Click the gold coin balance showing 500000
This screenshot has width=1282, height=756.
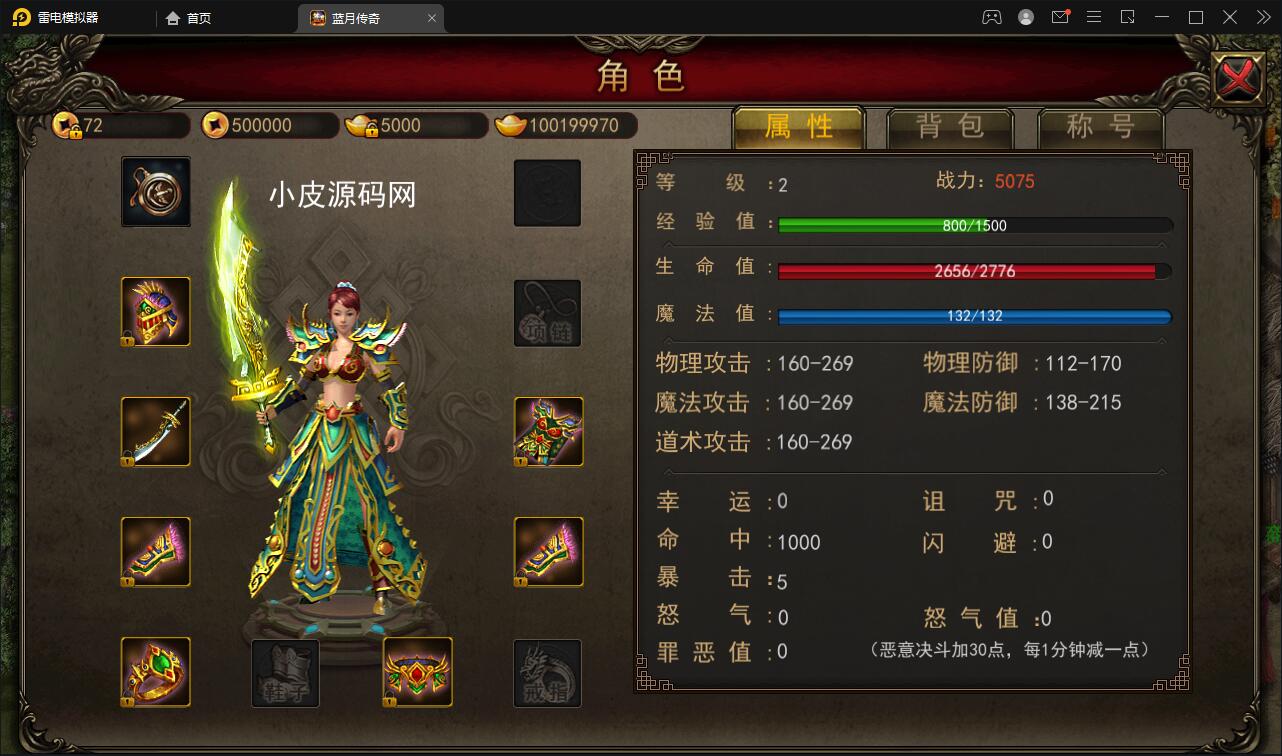click(268, 125)
